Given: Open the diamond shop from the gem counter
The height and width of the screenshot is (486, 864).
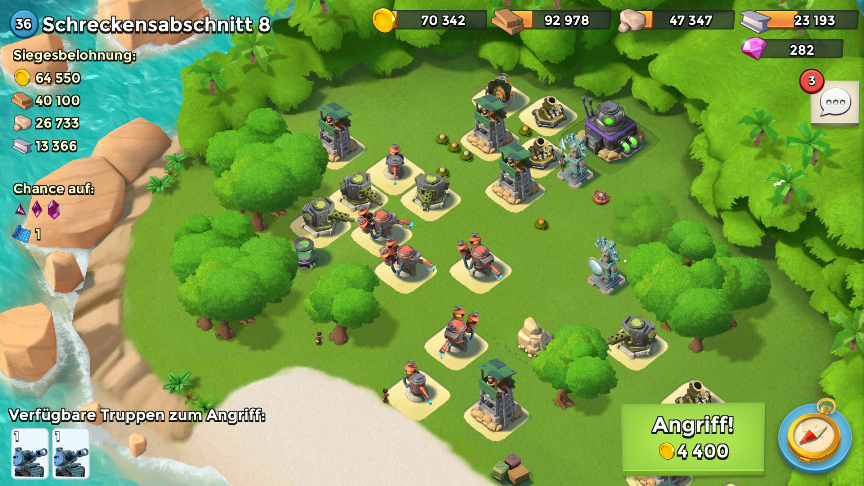Looking at the screenshot, I should (792, 49).
